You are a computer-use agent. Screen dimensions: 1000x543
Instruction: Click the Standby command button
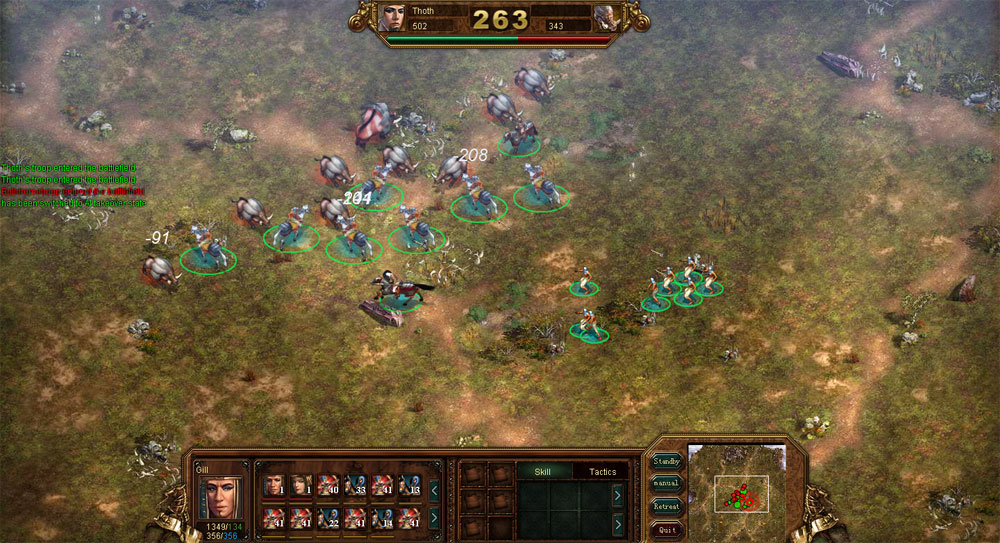pyautogui.click(x=667, y=462)
